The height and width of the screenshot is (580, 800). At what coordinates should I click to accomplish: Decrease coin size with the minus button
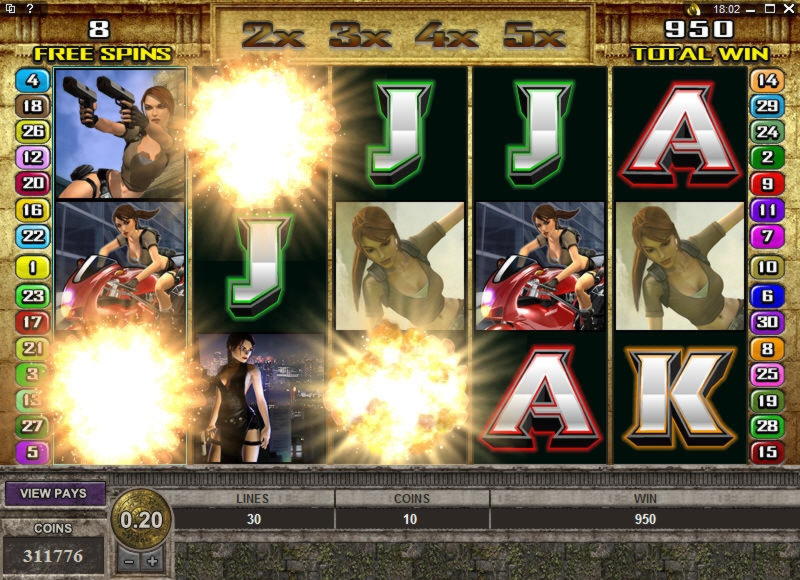coord(131,561)
